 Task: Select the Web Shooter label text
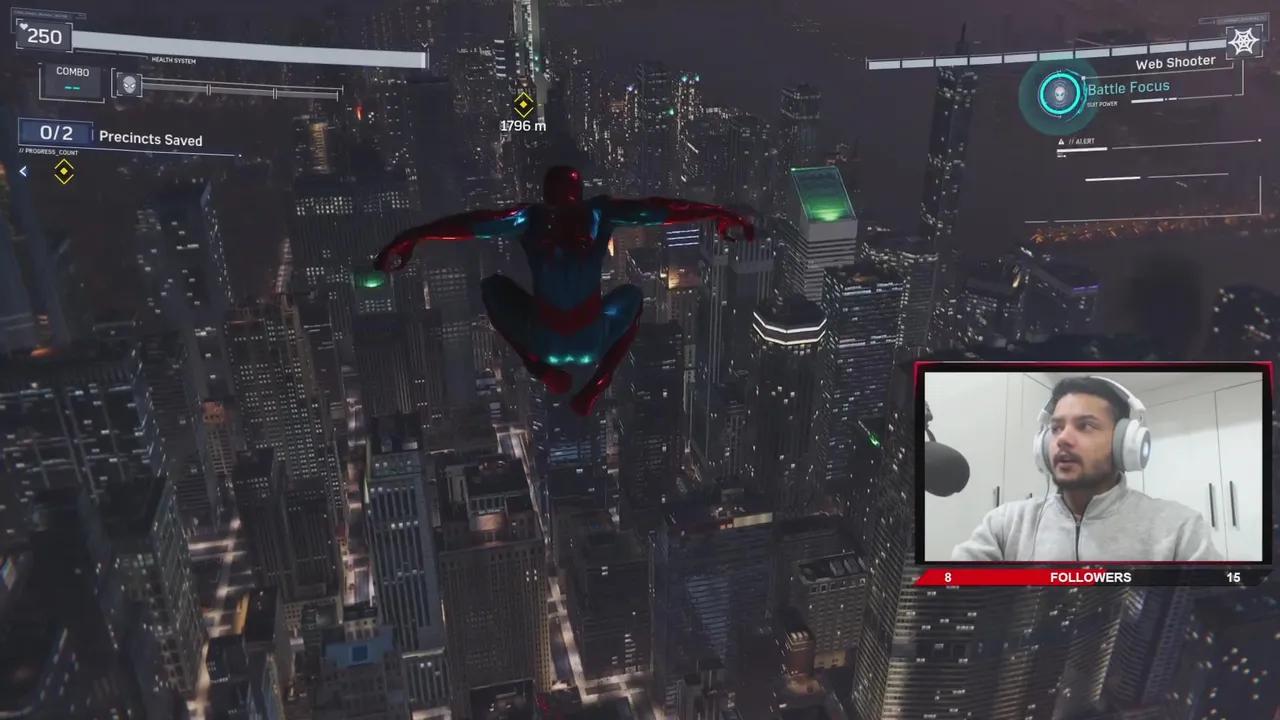pyautogui.click(x=1175, y=62)
